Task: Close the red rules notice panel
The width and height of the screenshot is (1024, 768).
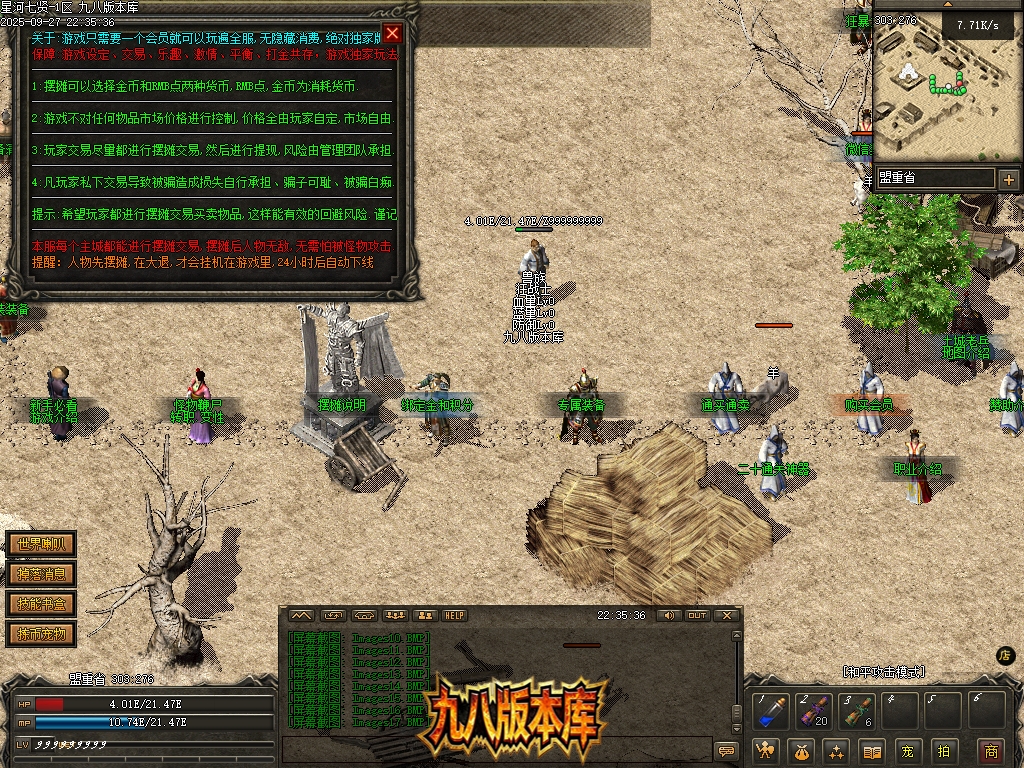Action: point(393,33)
